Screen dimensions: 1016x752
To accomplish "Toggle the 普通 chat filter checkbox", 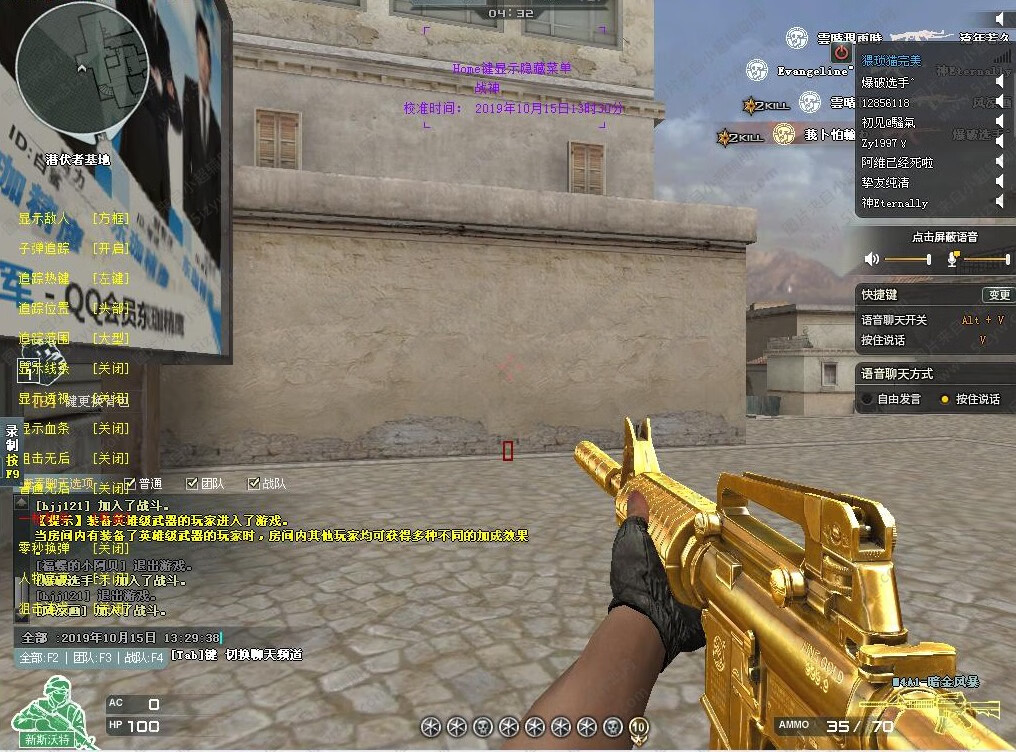I will (130, 484).
